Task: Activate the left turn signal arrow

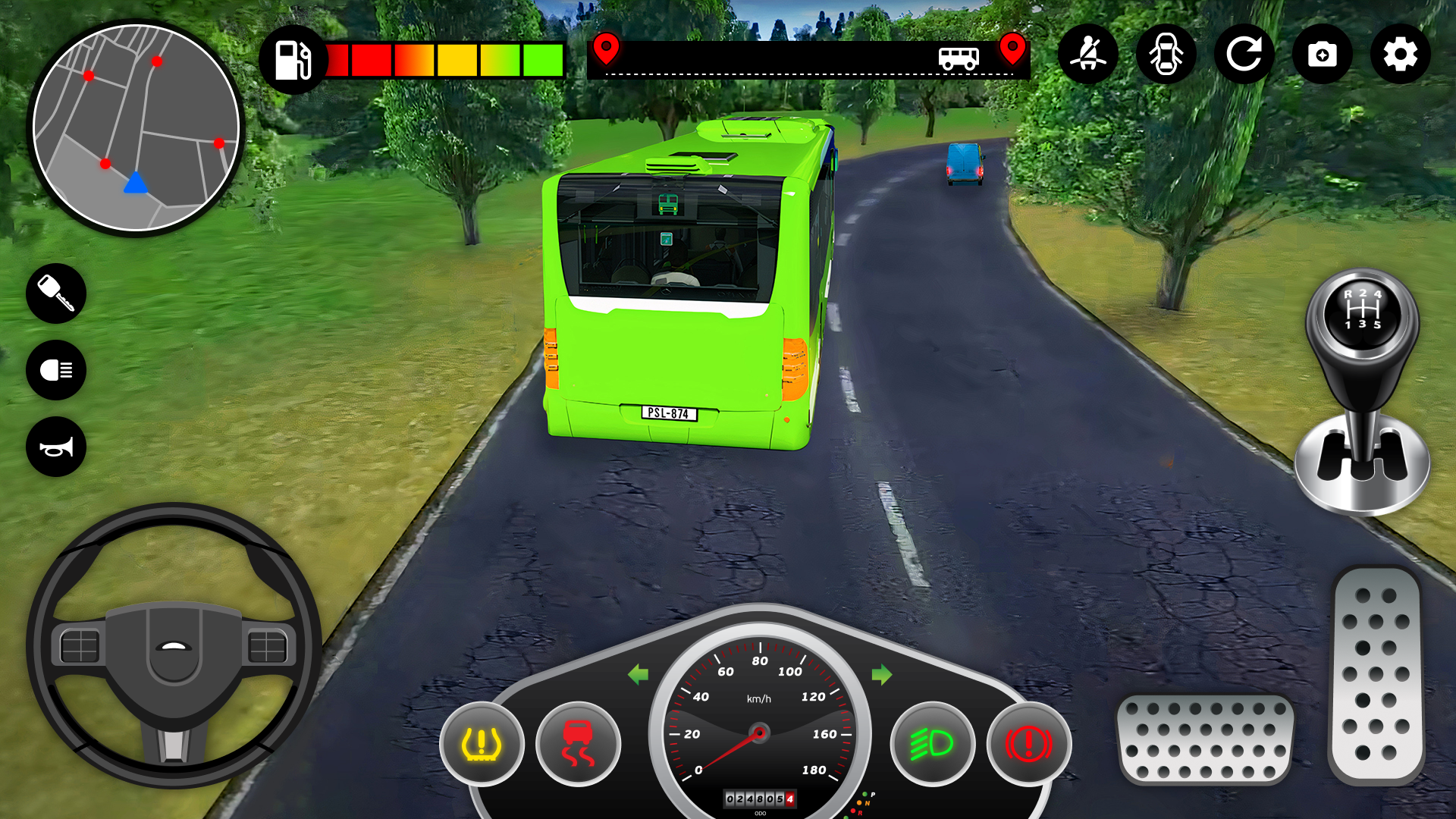Action: (639, 674)
